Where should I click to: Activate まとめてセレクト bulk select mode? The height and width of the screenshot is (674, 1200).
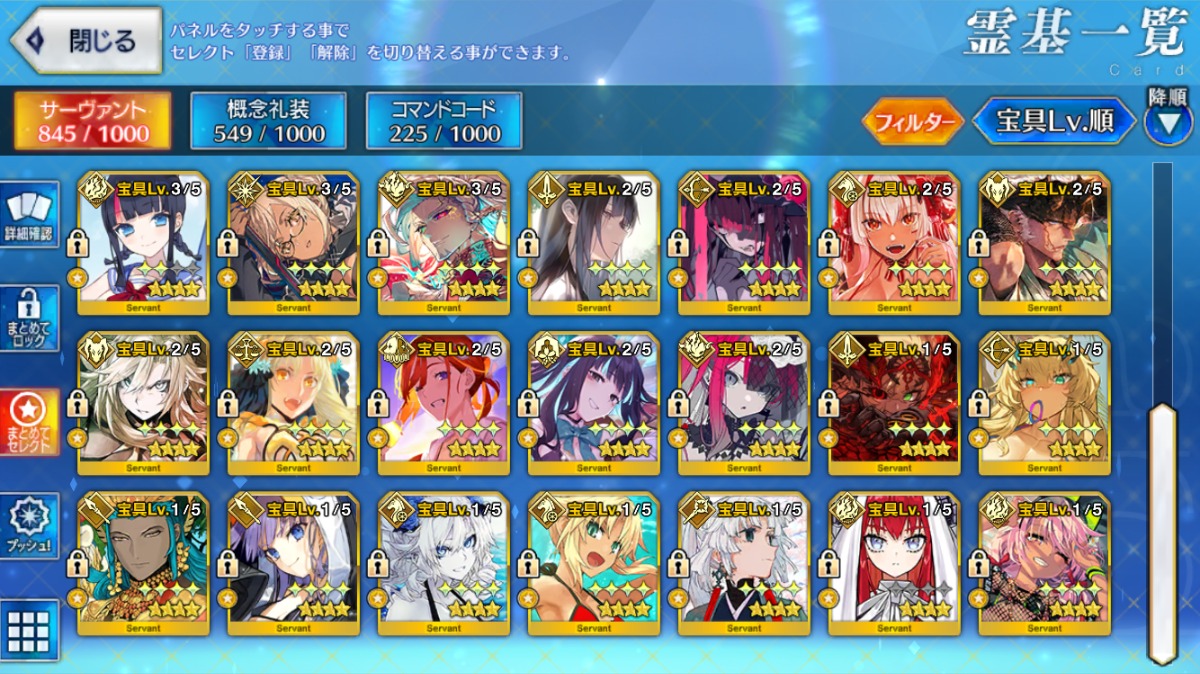[30, 422]
